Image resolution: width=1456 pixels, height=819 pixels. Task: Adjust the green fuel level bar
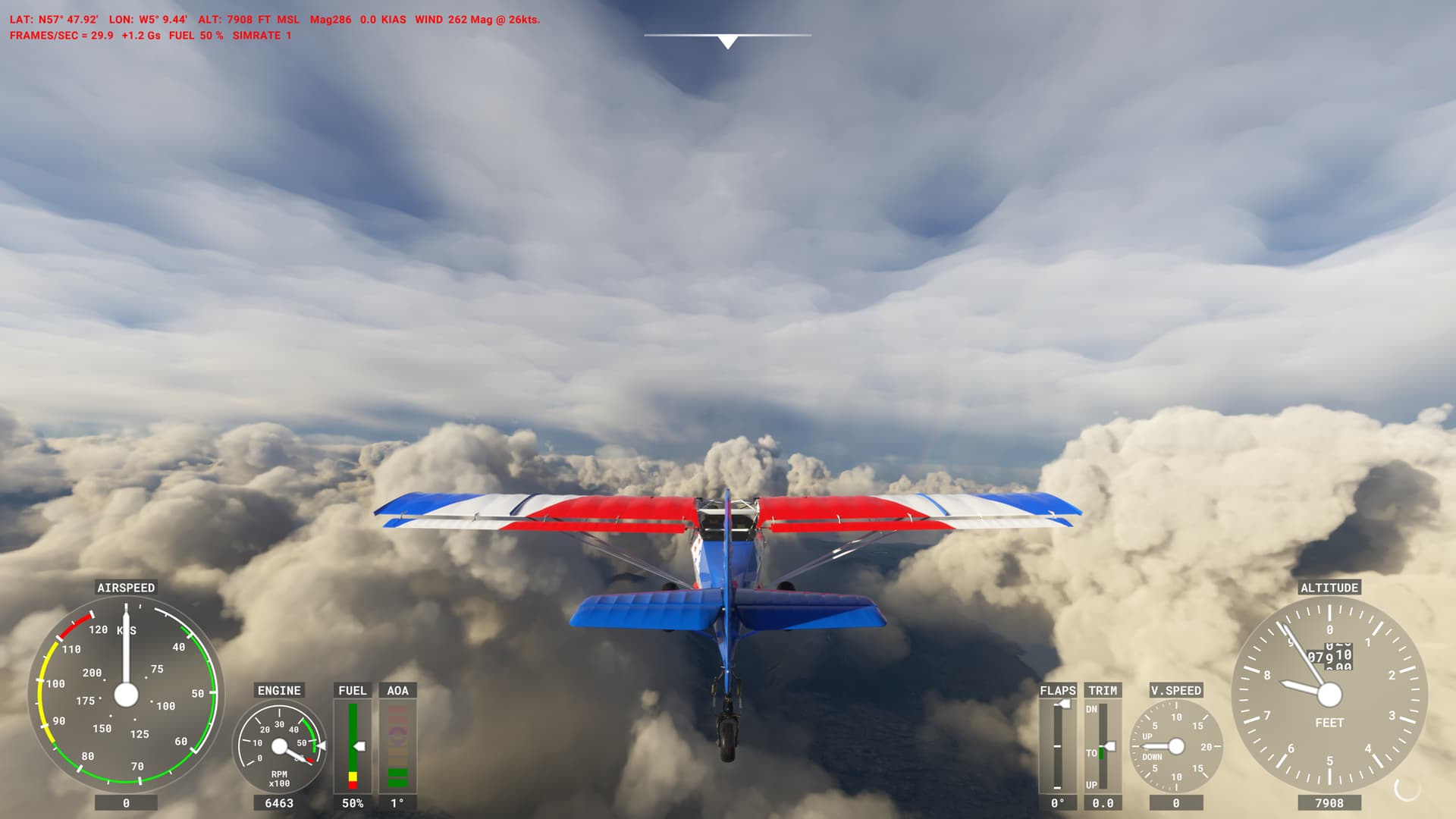pyautogui.click(x=353, y=736)
